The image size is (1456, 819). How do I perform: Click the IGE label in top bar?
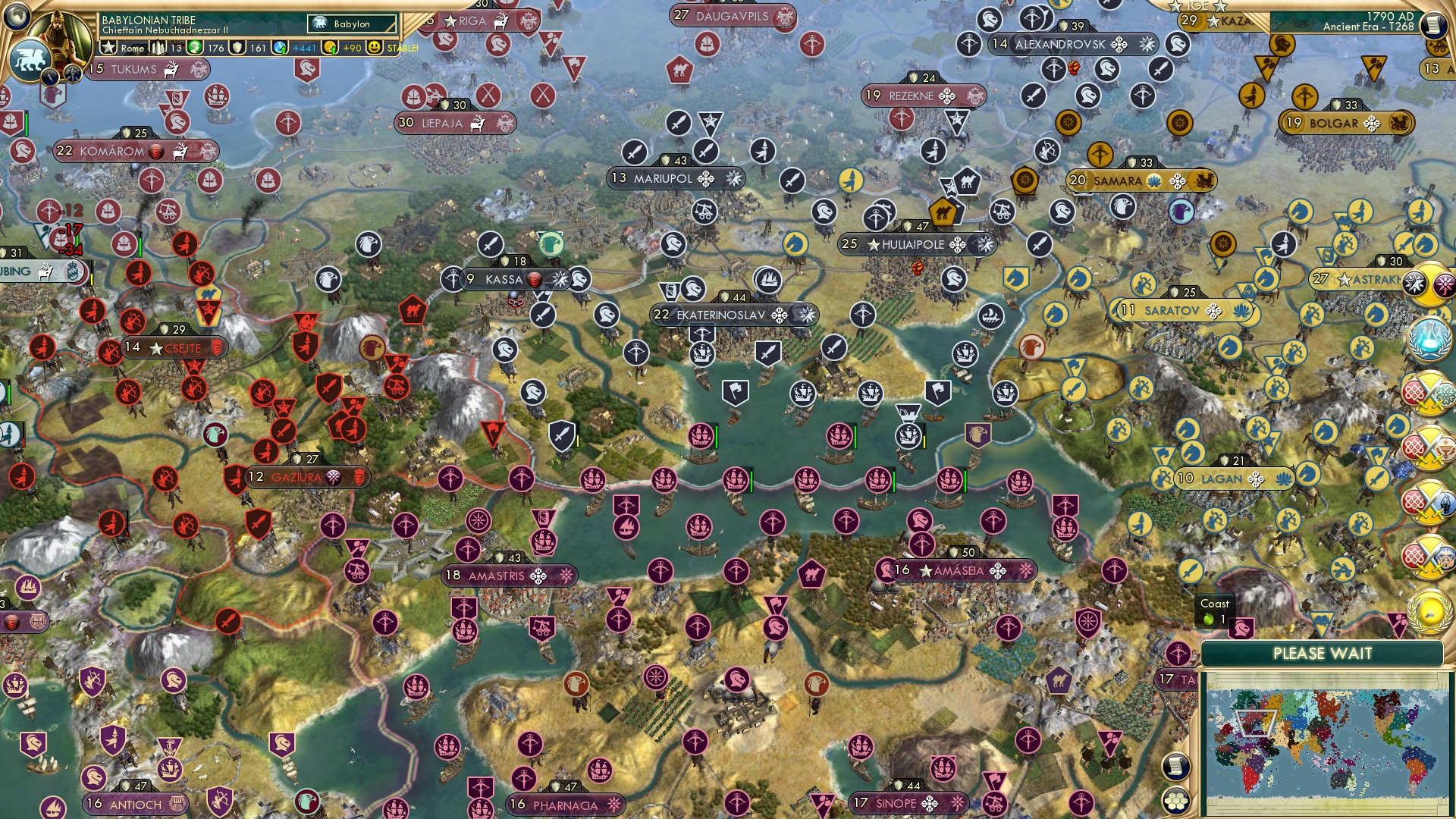click(1197, 5)
